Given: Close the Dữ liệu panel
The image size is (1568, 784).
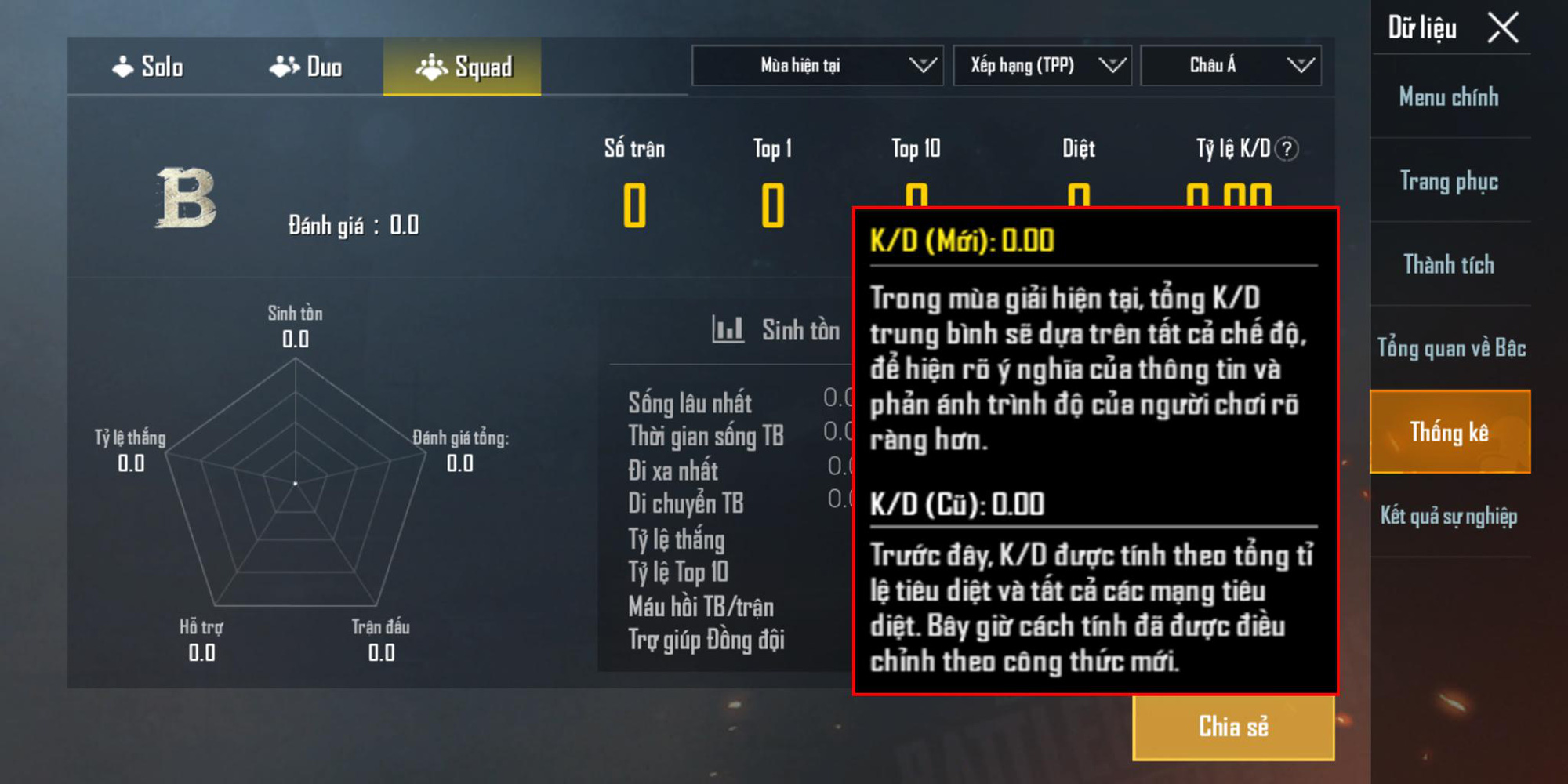Looking at the screenshot, I should pyautogui.click(x=1503, y=28).
